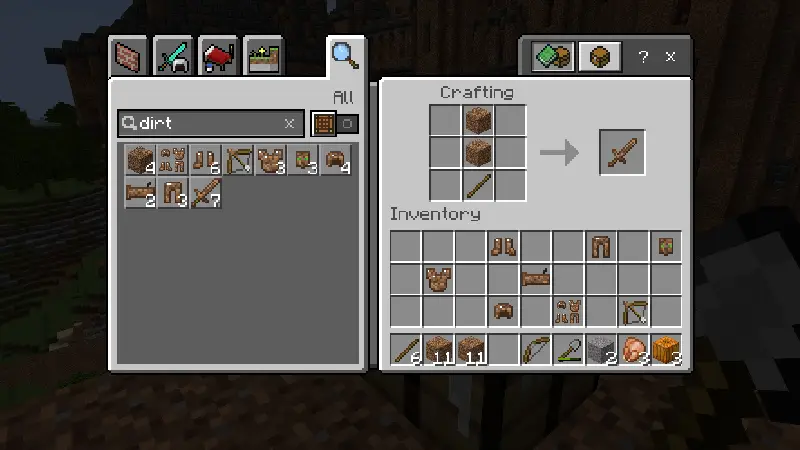Pick the dirt block recipe in search results
This screenshot has width=800, height=450.
141,159
